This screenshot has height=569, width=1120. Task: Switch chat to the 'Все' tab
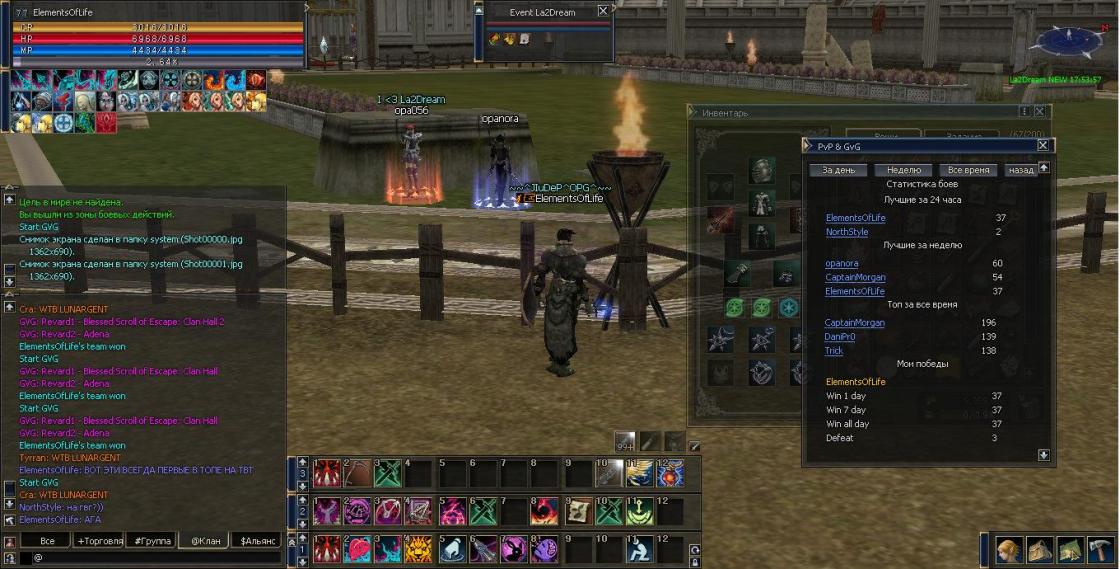click(46, 540)
